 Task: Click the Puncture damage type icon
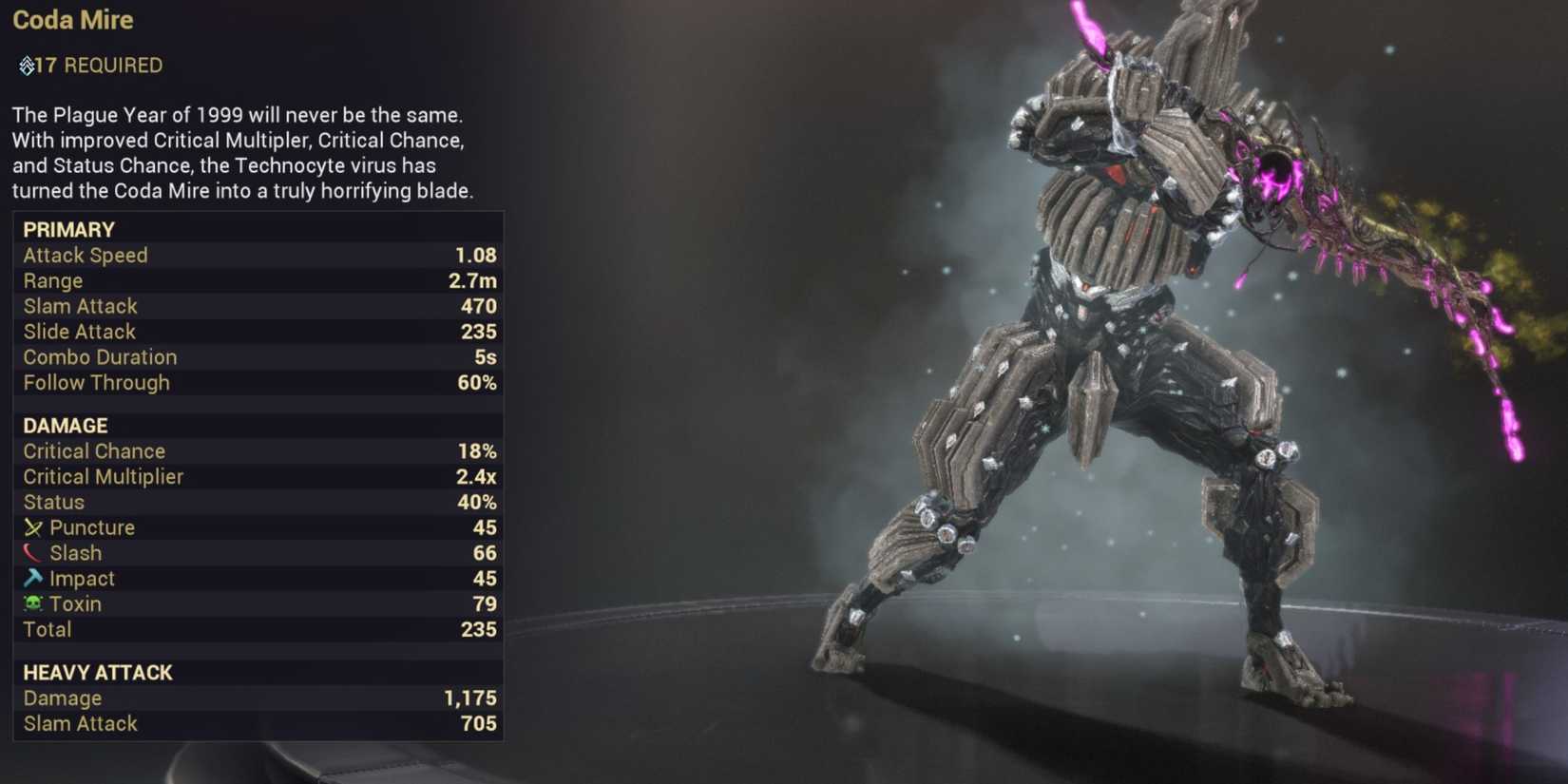[32, 527]
